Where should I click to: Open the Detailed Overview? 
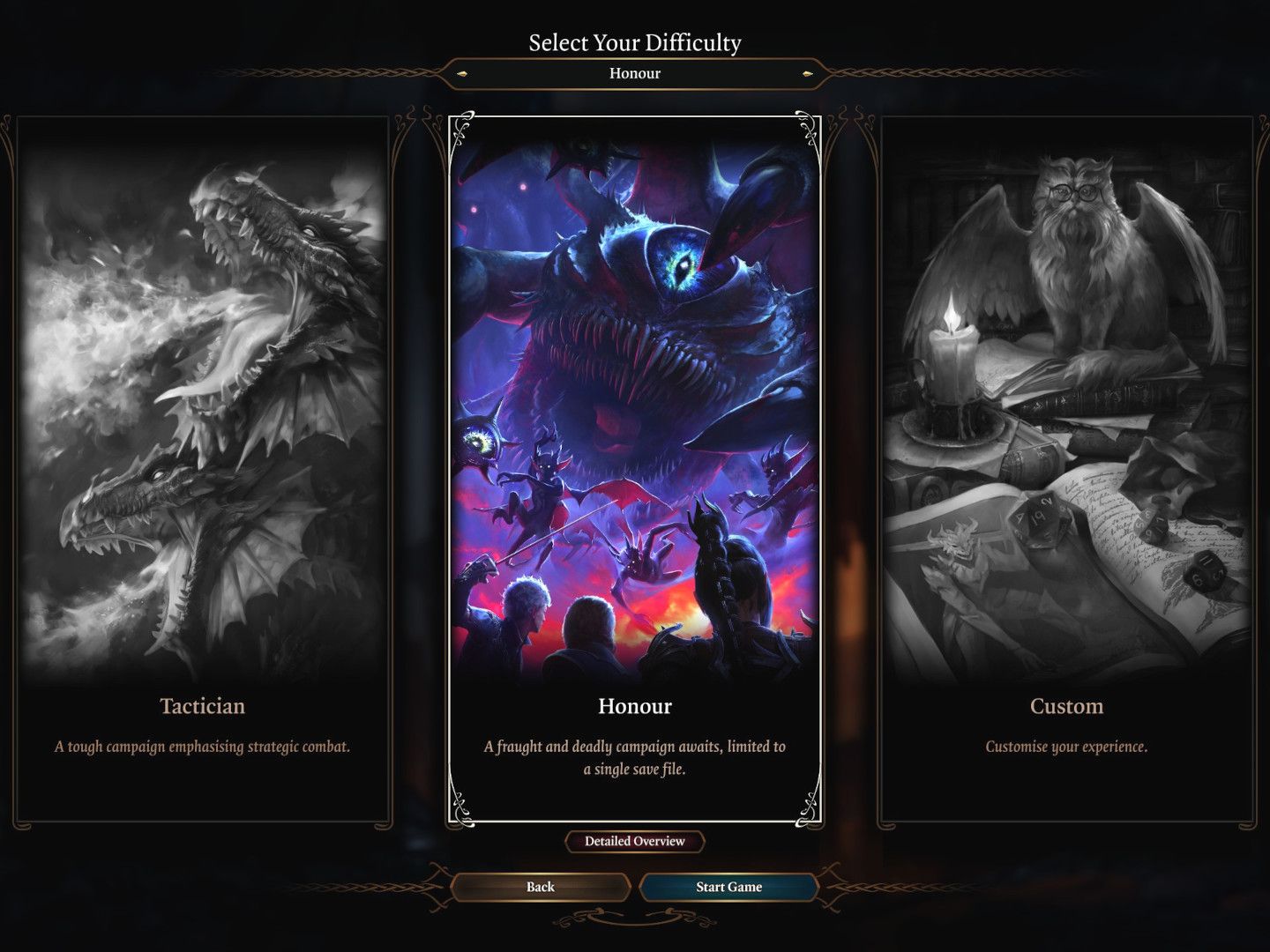634,842
